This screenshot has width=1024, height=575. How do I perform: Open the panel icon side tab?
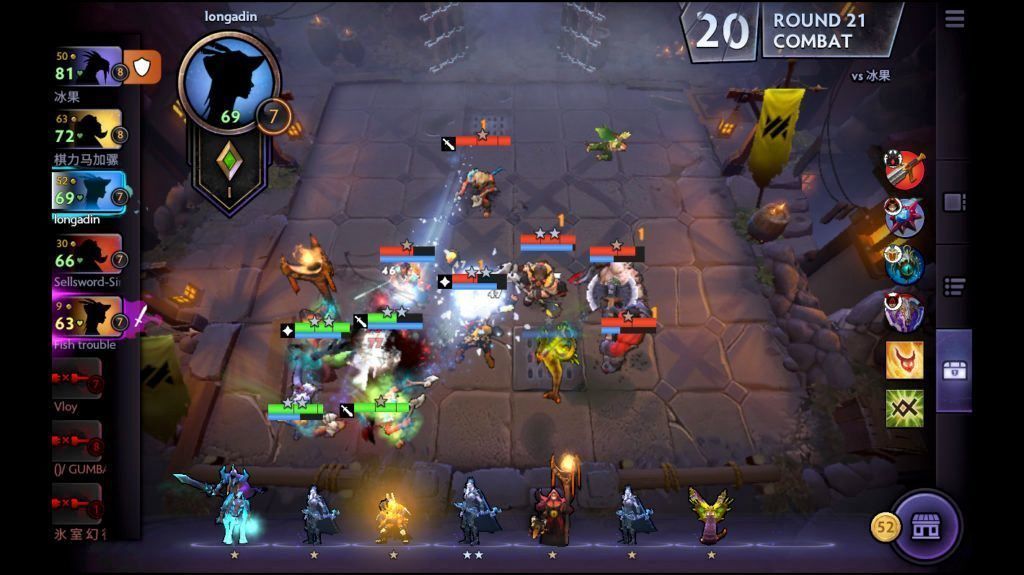(x=955, y=202)
